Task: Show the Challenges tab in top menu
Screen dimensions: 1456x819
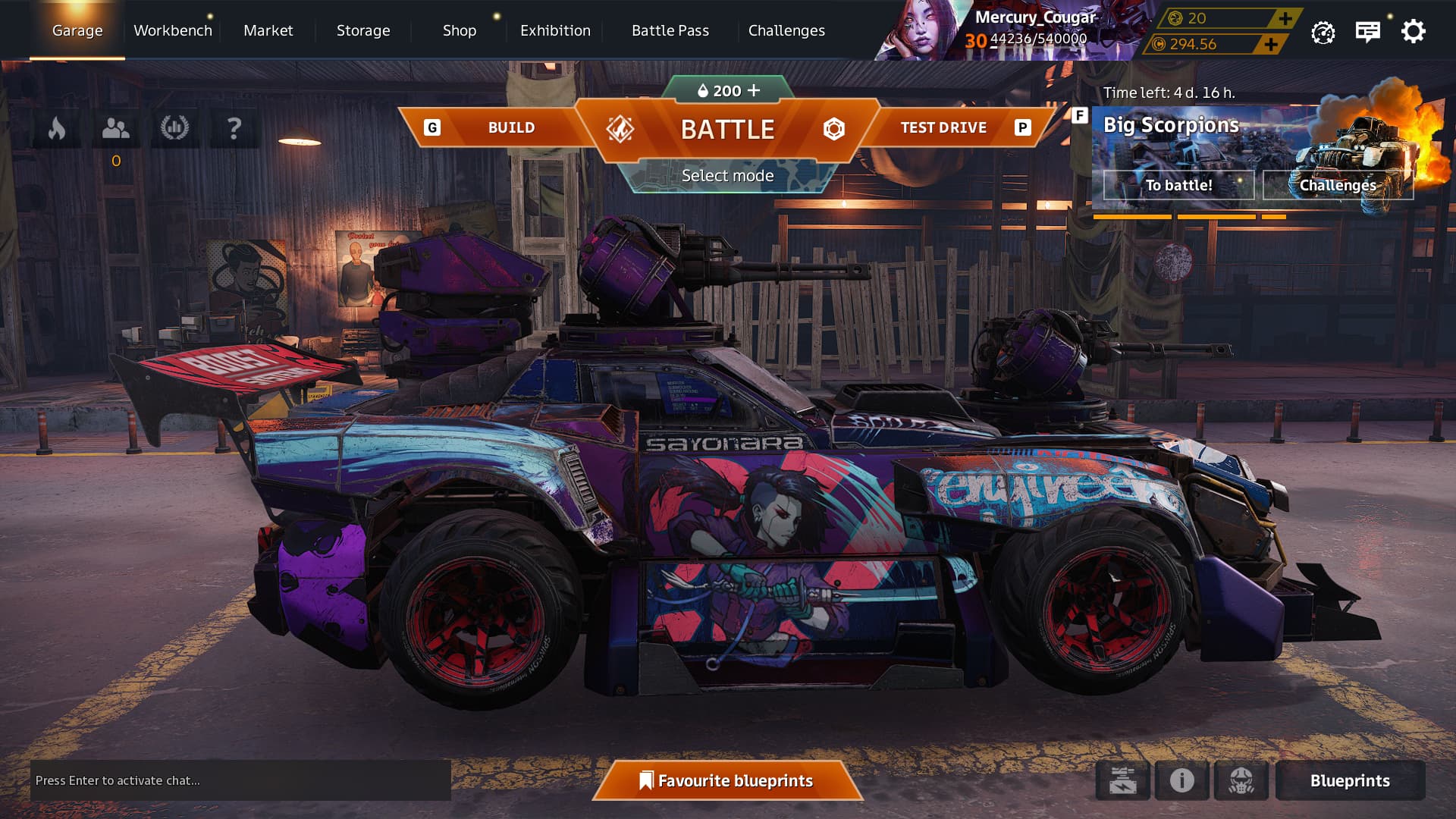Action: (786, 30)
